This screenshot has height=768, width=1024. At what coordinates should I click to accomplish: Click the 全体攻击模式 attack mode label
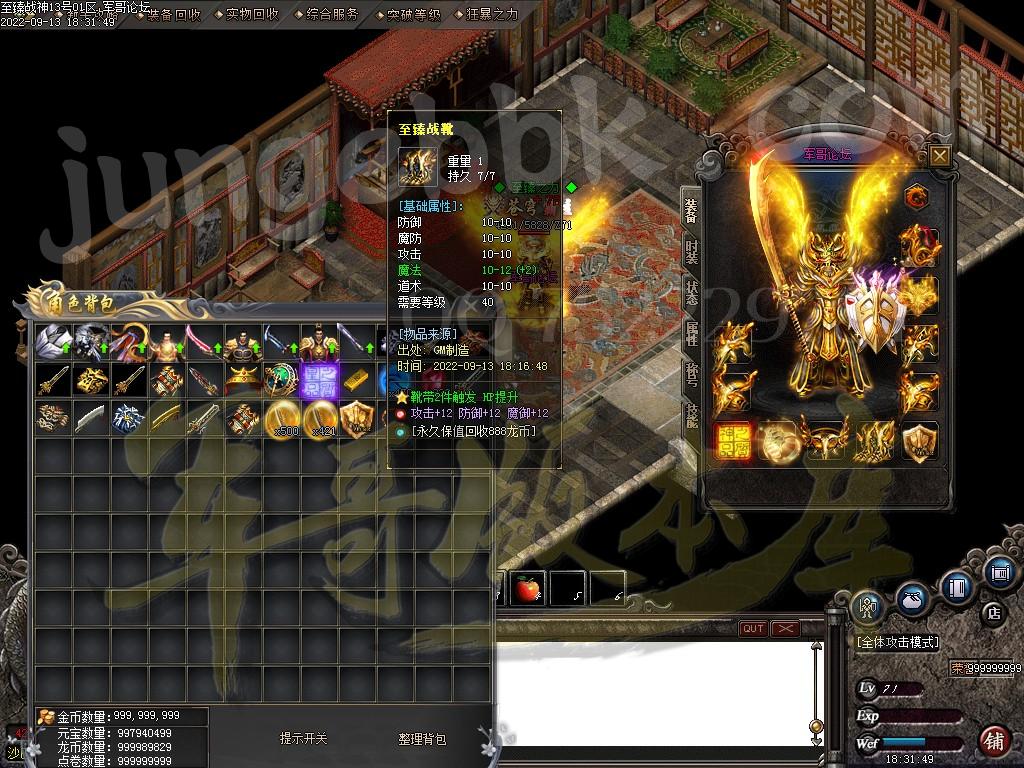coord(896,642)
